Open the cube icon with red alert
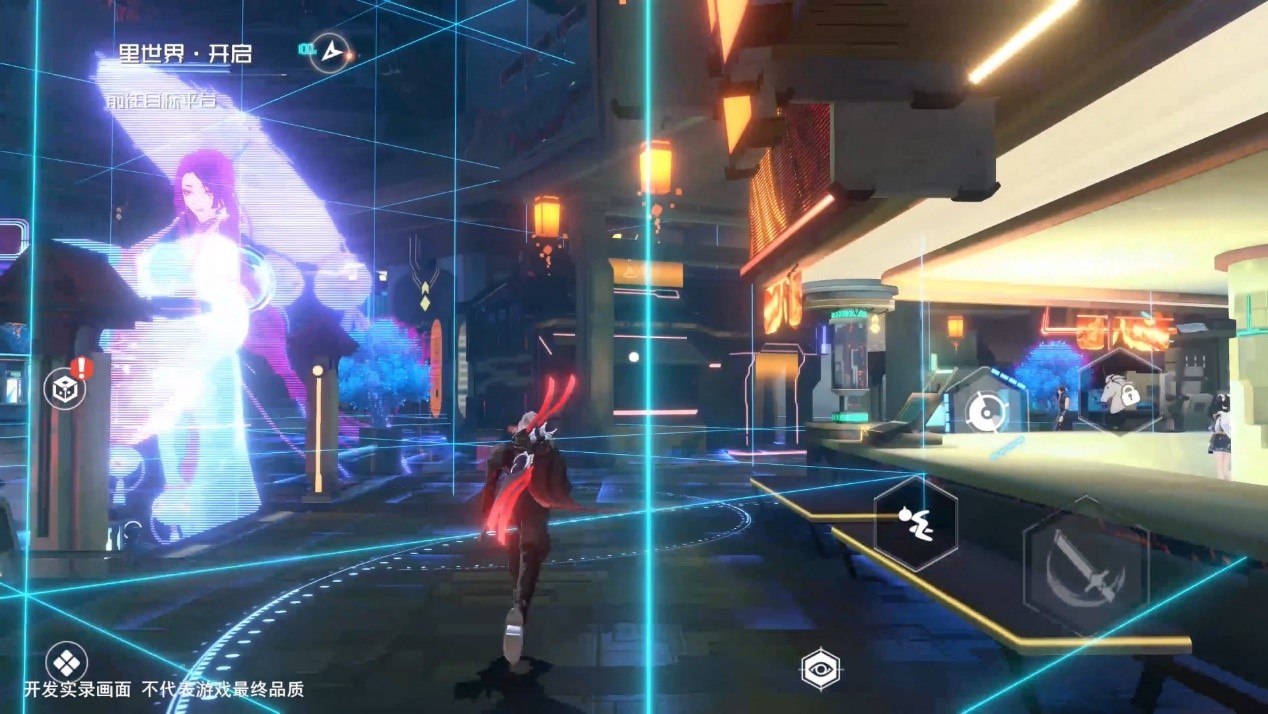 coord(66,389)
